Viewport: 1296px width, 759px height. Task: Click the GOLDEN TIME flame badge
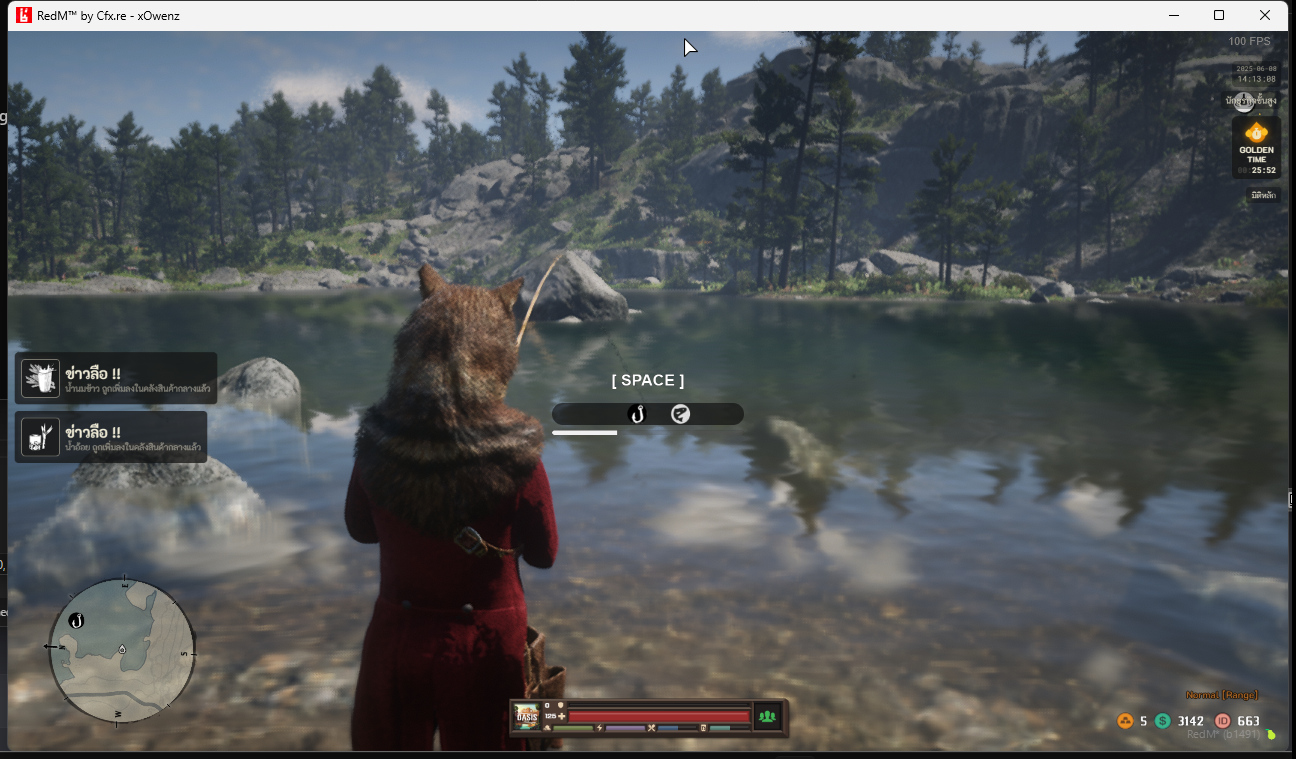(x=1255, y=133)
